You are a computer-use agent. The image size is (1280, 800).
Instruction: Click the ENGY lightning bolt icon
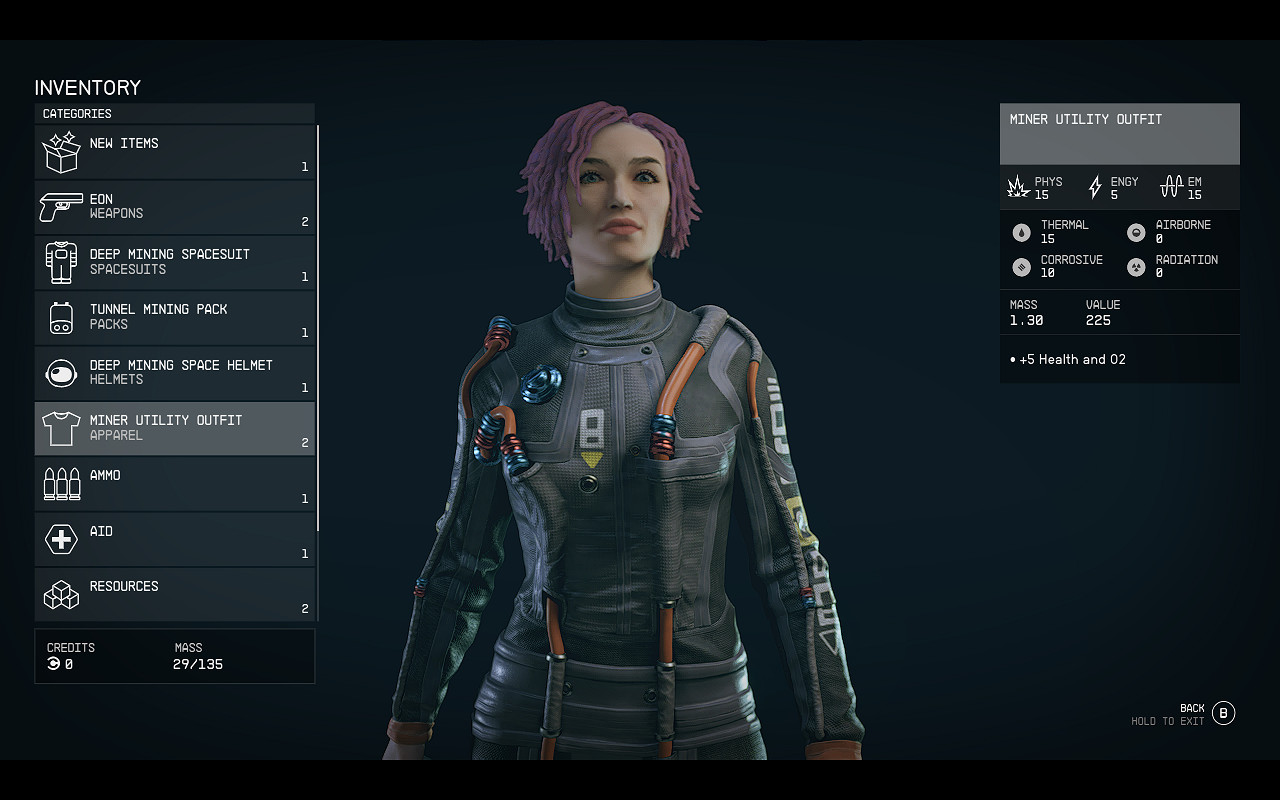[x=1094, y=186]
